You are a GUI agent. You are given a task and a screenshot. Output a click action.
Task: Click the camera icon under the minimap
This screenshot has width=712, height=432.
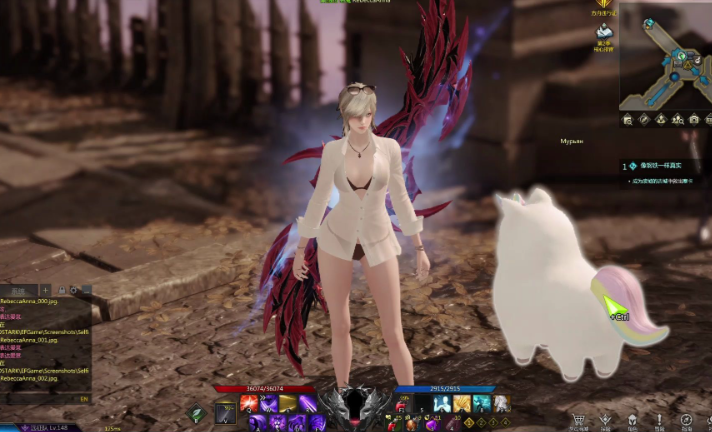tap(694, 120)
